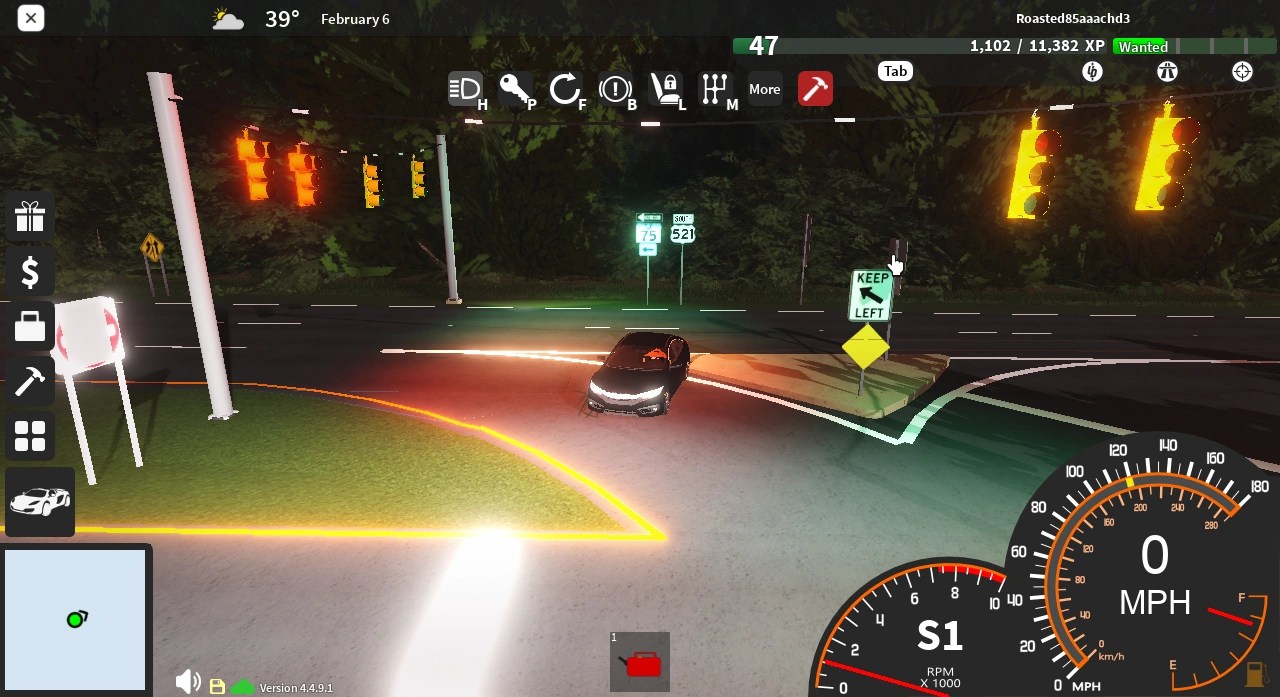Open the gear shifter transmission option

[715, 89]
